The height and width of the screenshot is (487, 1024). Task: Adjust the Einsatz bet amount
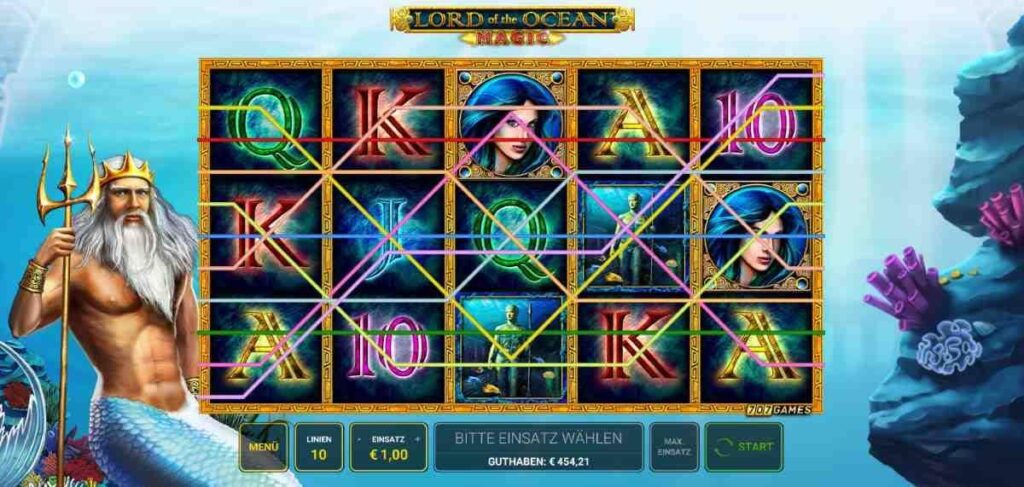click(x=388, y=446)
